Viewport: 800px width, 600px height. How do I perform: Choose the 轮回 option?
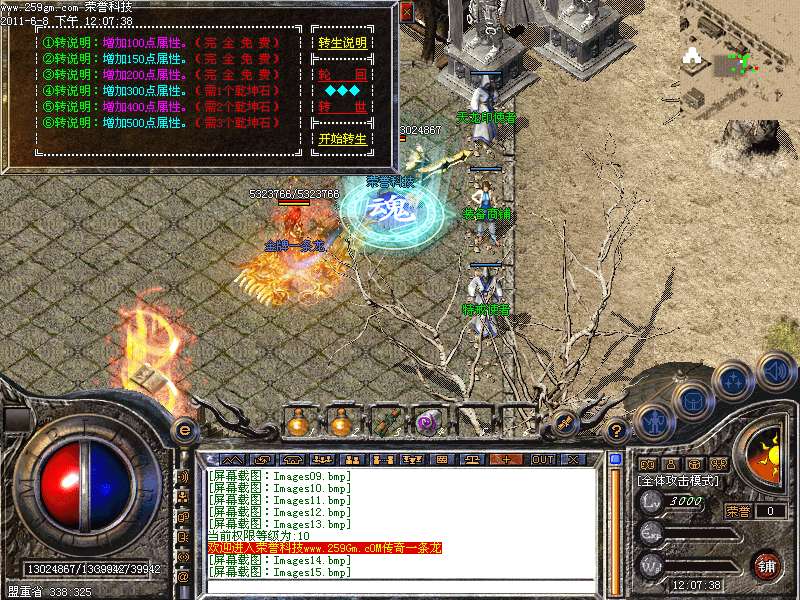(342, 75)
